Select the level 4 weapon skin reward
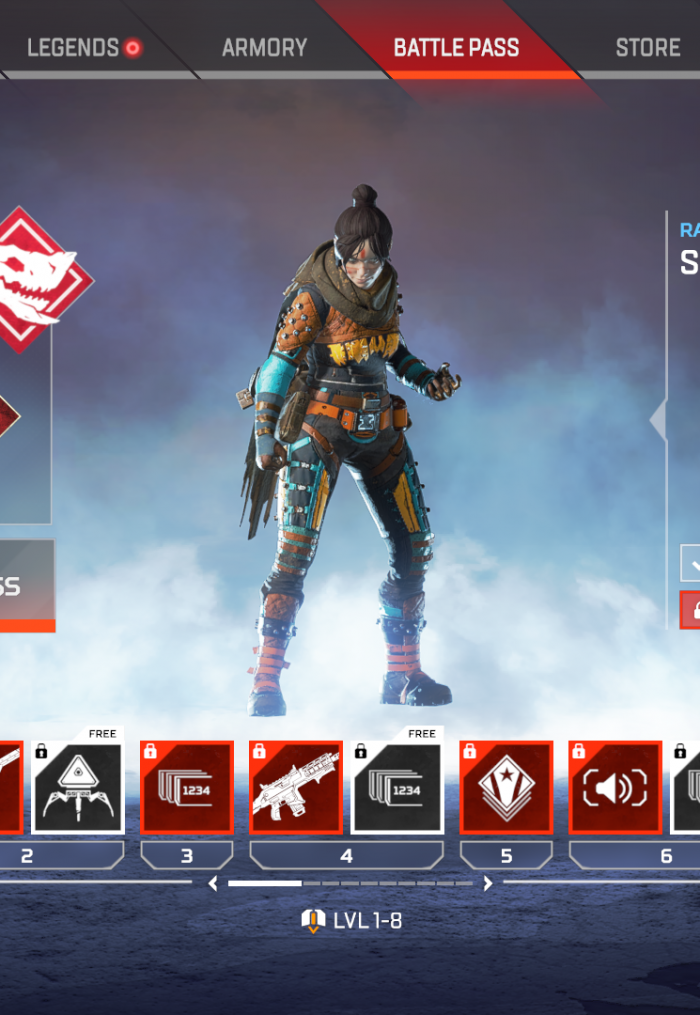This screenshot has width=700, height=1015. coord(296,787)
